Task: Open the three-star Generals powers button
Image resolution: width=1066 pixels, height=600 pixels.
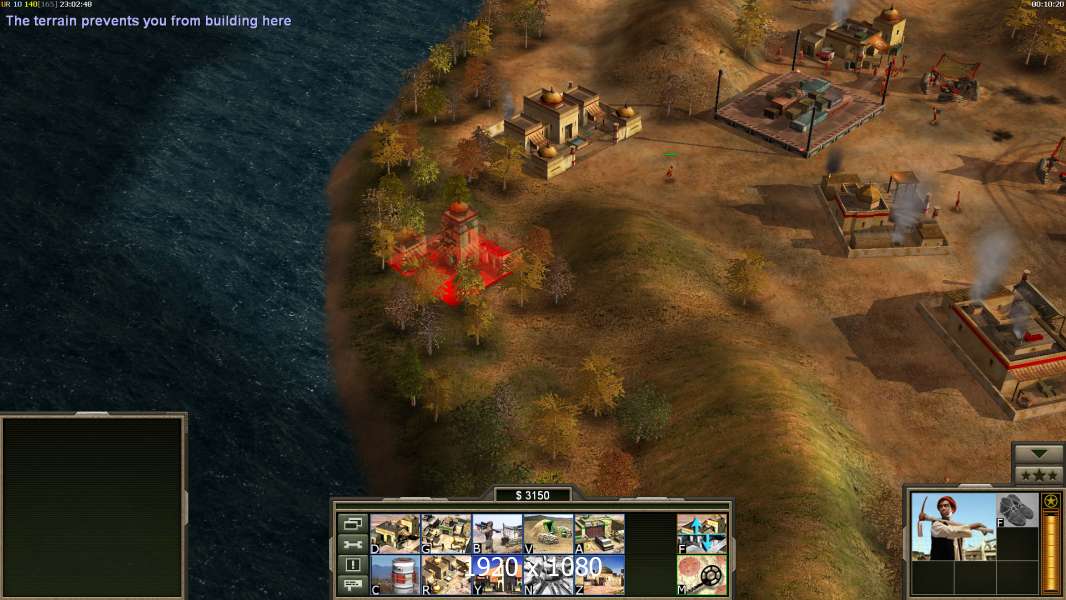Action: tap(1039, 475)
